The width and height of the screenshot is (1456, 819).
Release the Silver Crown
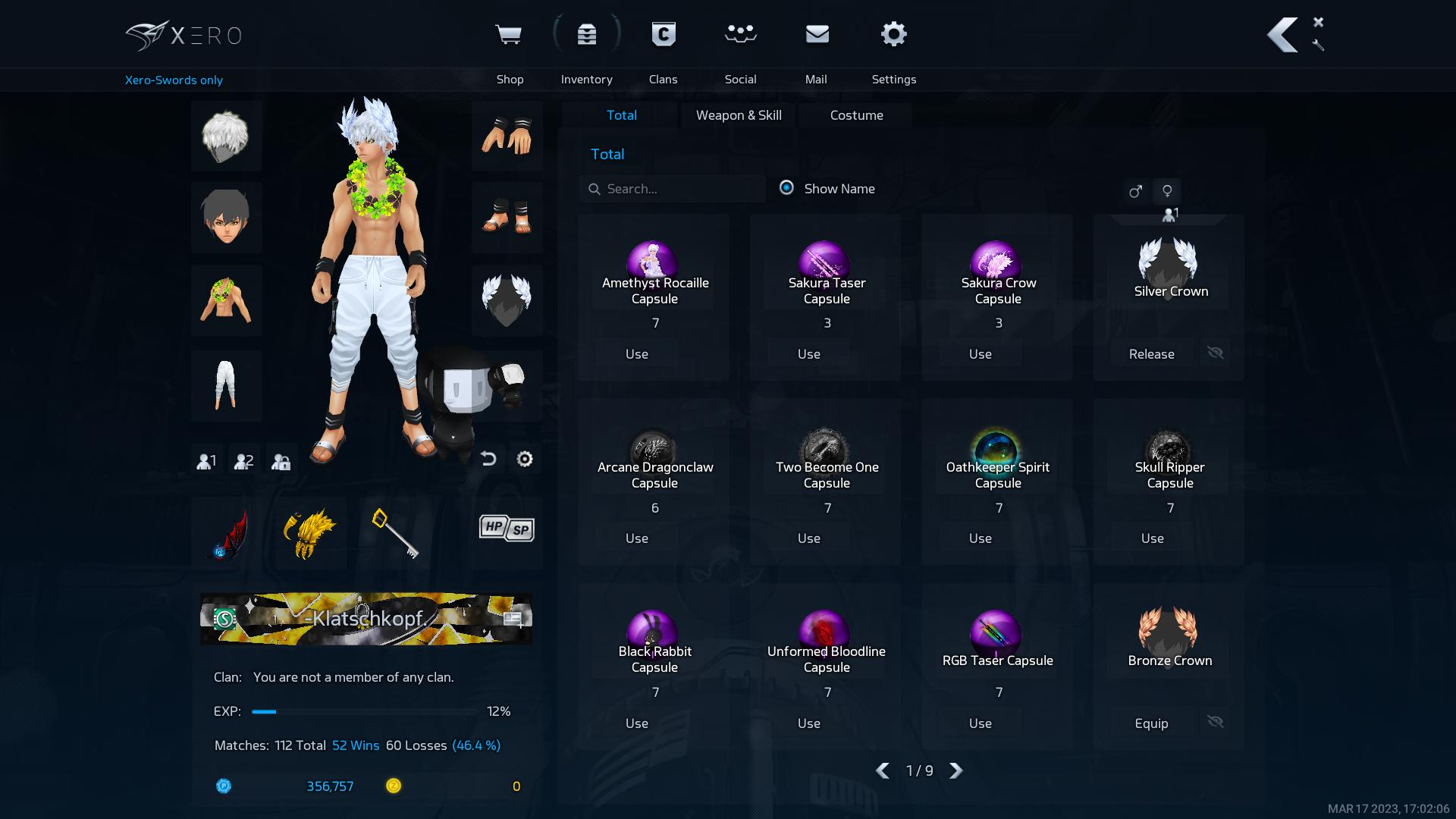(x=1151, y=354)
